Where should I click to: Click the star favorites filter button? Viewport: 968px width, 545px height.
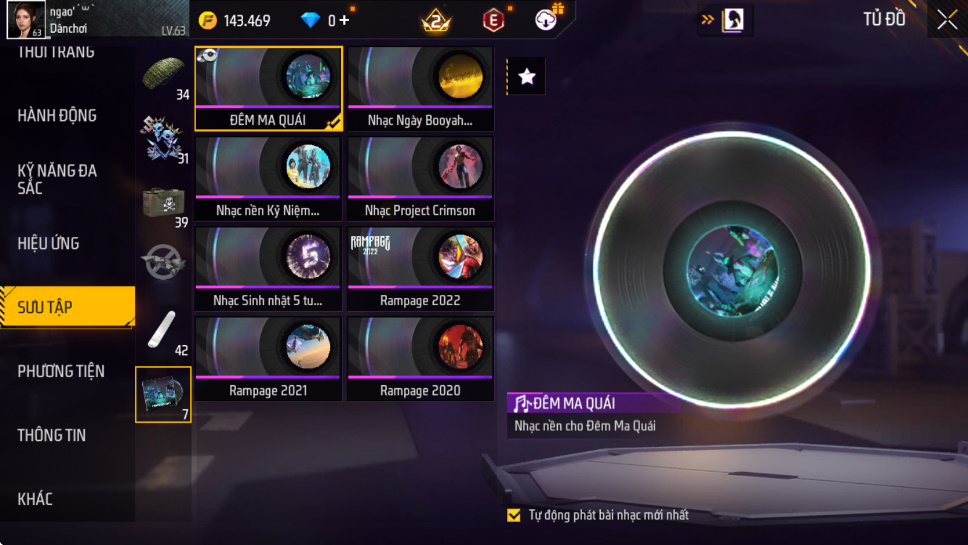click(x=527, y=76)
